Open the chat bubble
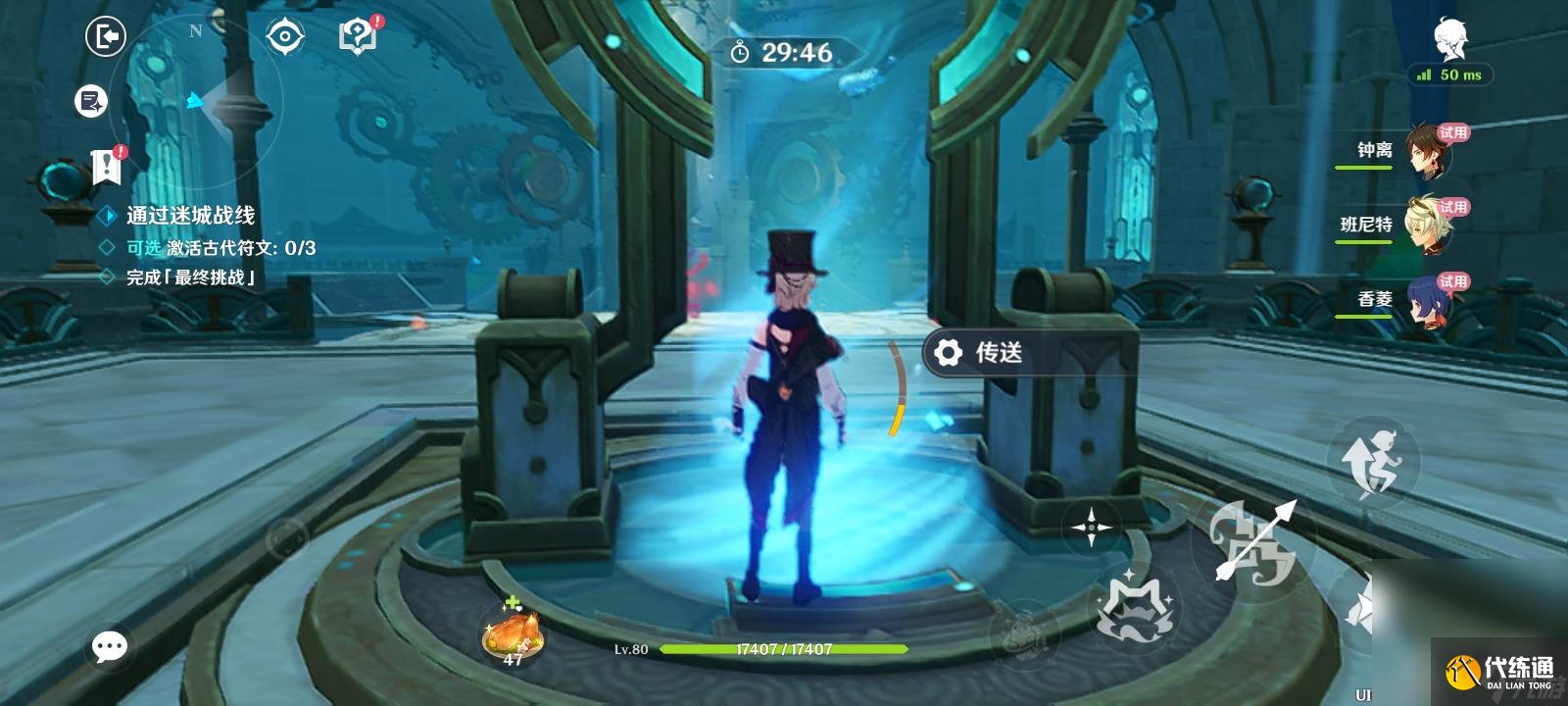The image size is (1568, 706). 109,646
